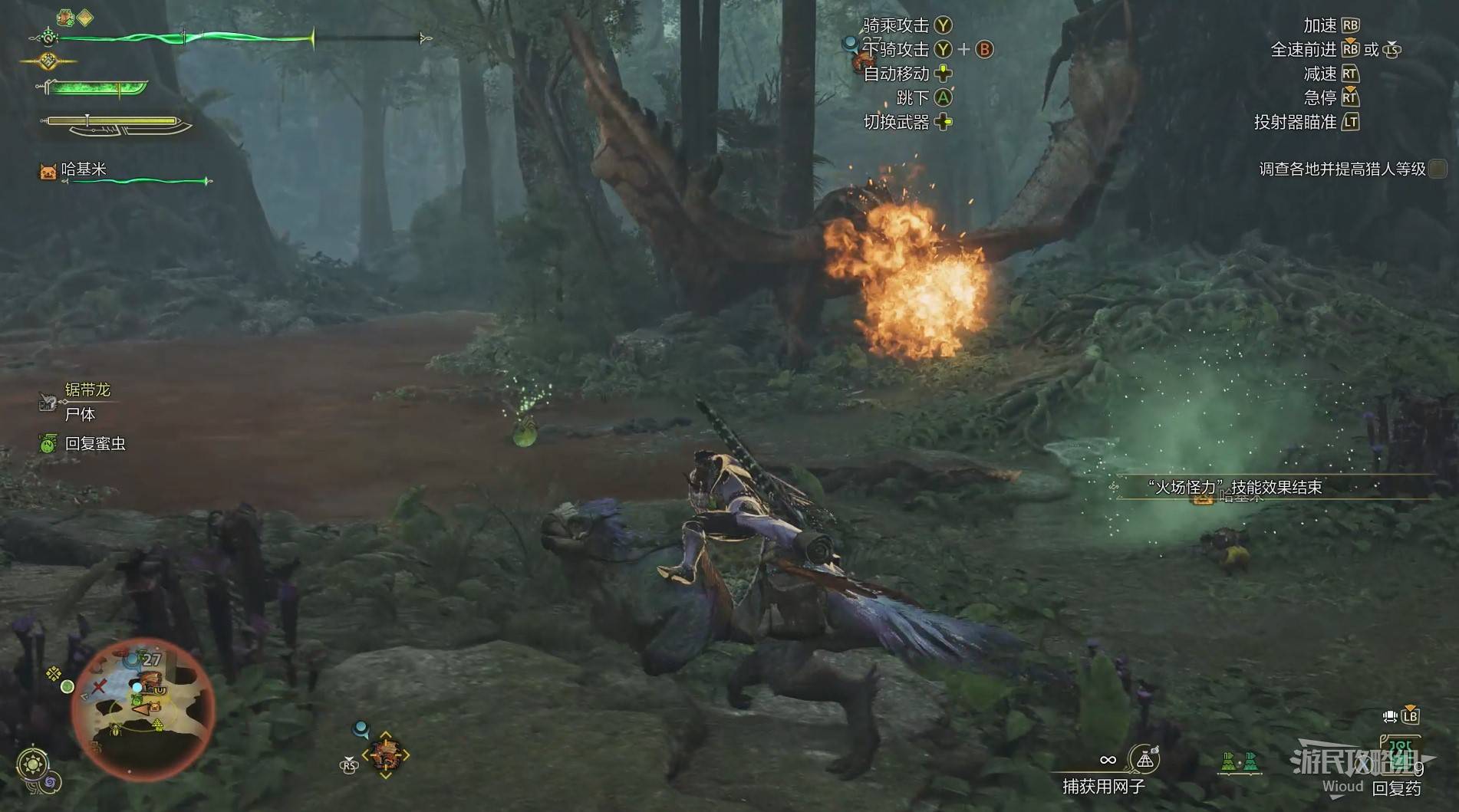Click the sun time-of-day indicator icon
The image size is (1459, 812).
33,764
